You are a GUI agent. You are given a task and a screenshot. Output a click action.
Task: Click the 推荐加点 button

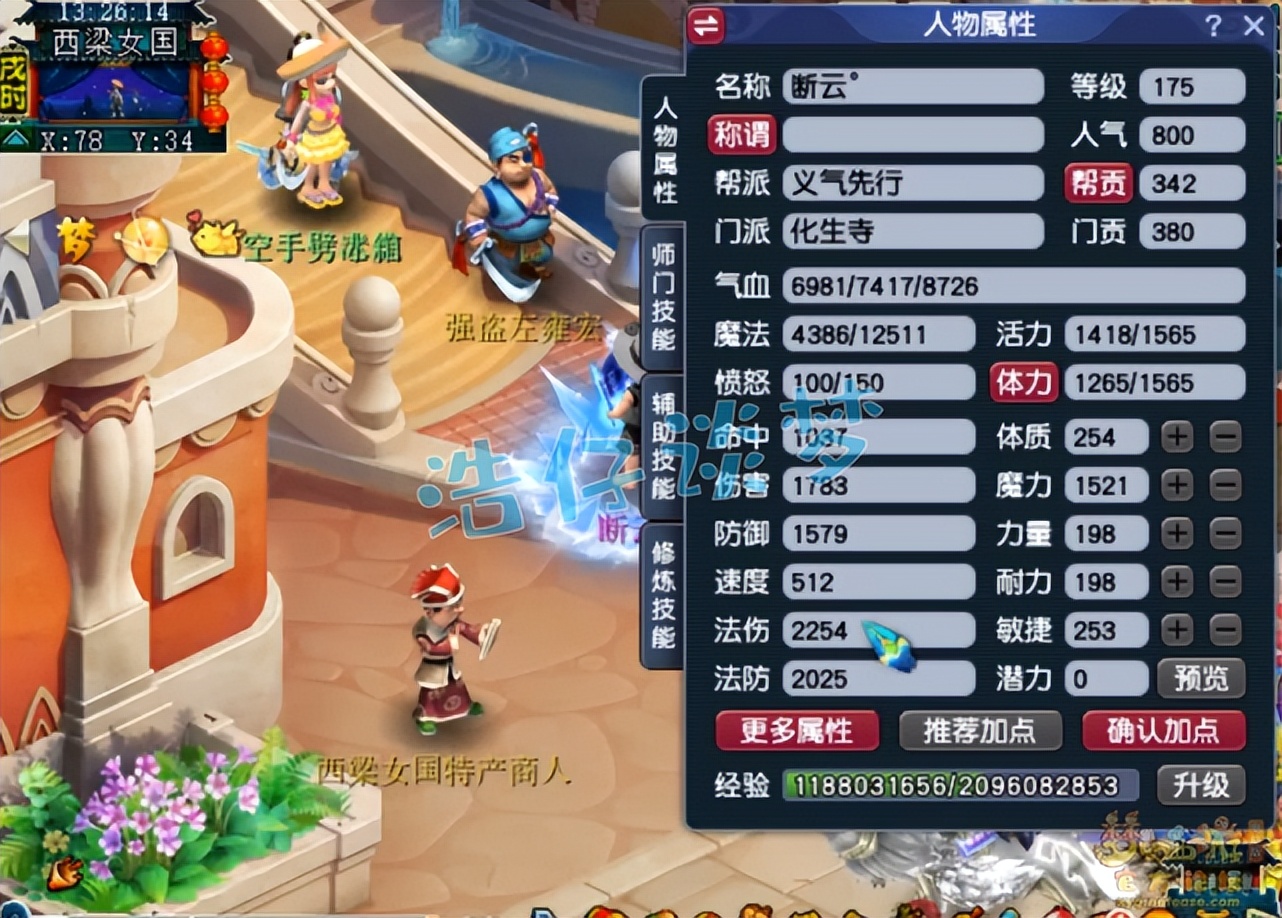(981, 731)
